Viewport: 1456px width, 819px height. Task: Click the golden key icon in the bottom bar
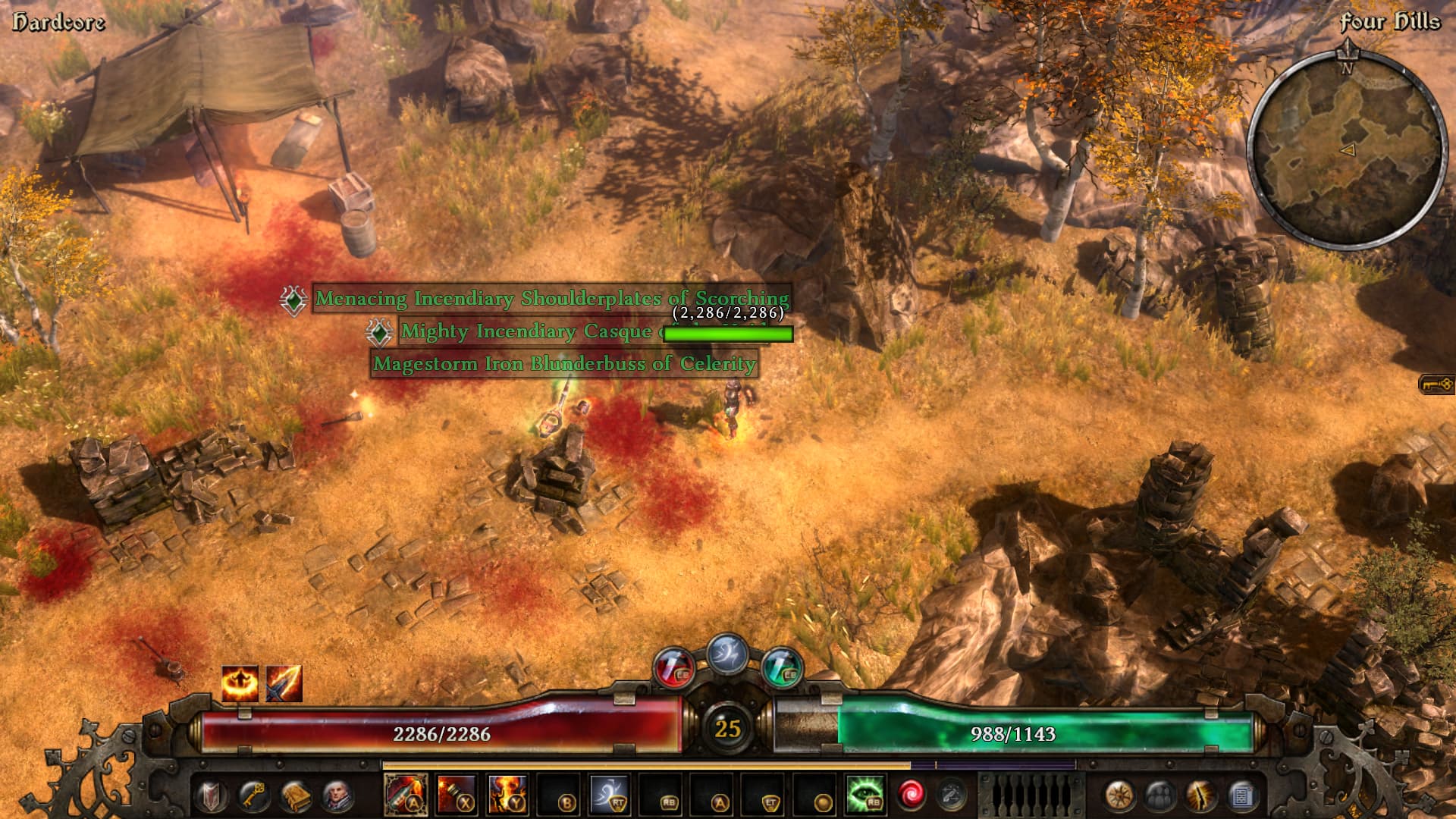click(x=253, y=795)
